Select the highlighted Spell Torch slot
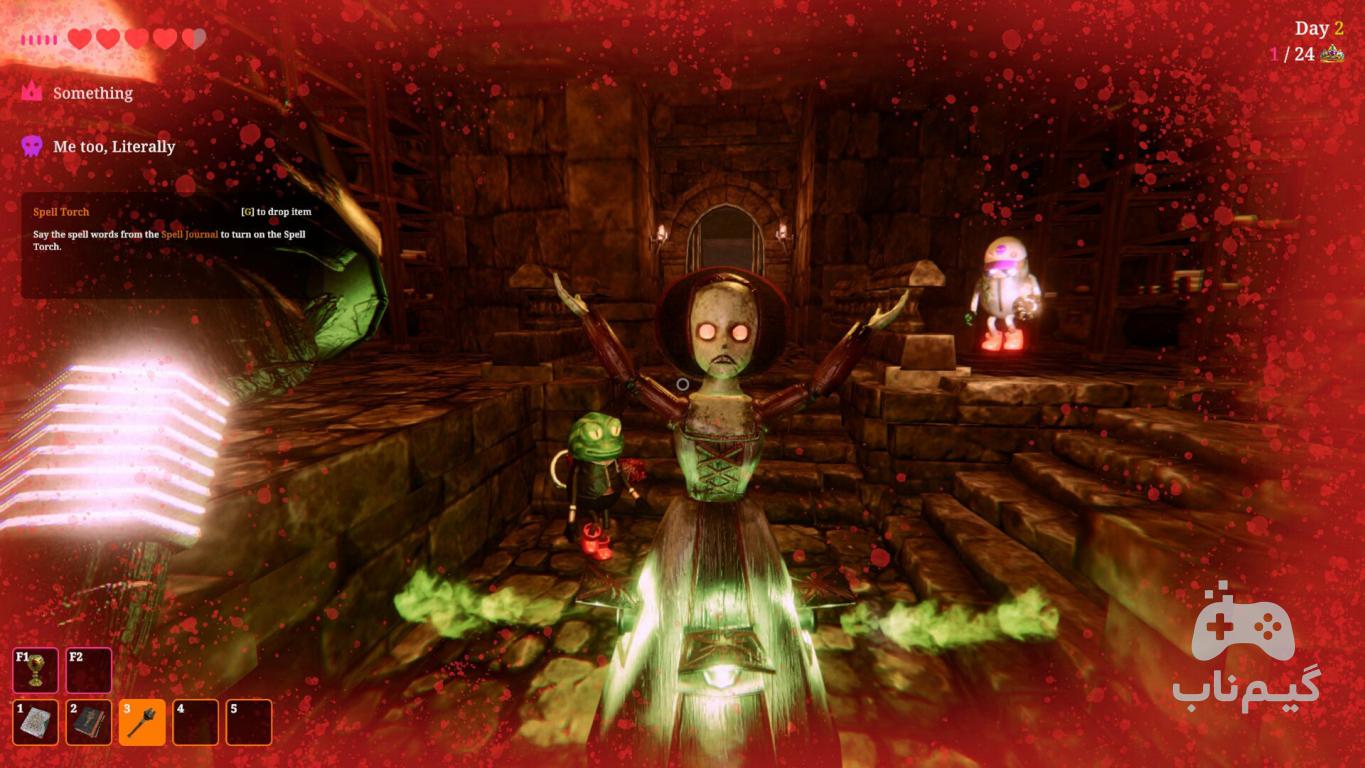This screenshot has width=1365, height=768. point(142,722)
